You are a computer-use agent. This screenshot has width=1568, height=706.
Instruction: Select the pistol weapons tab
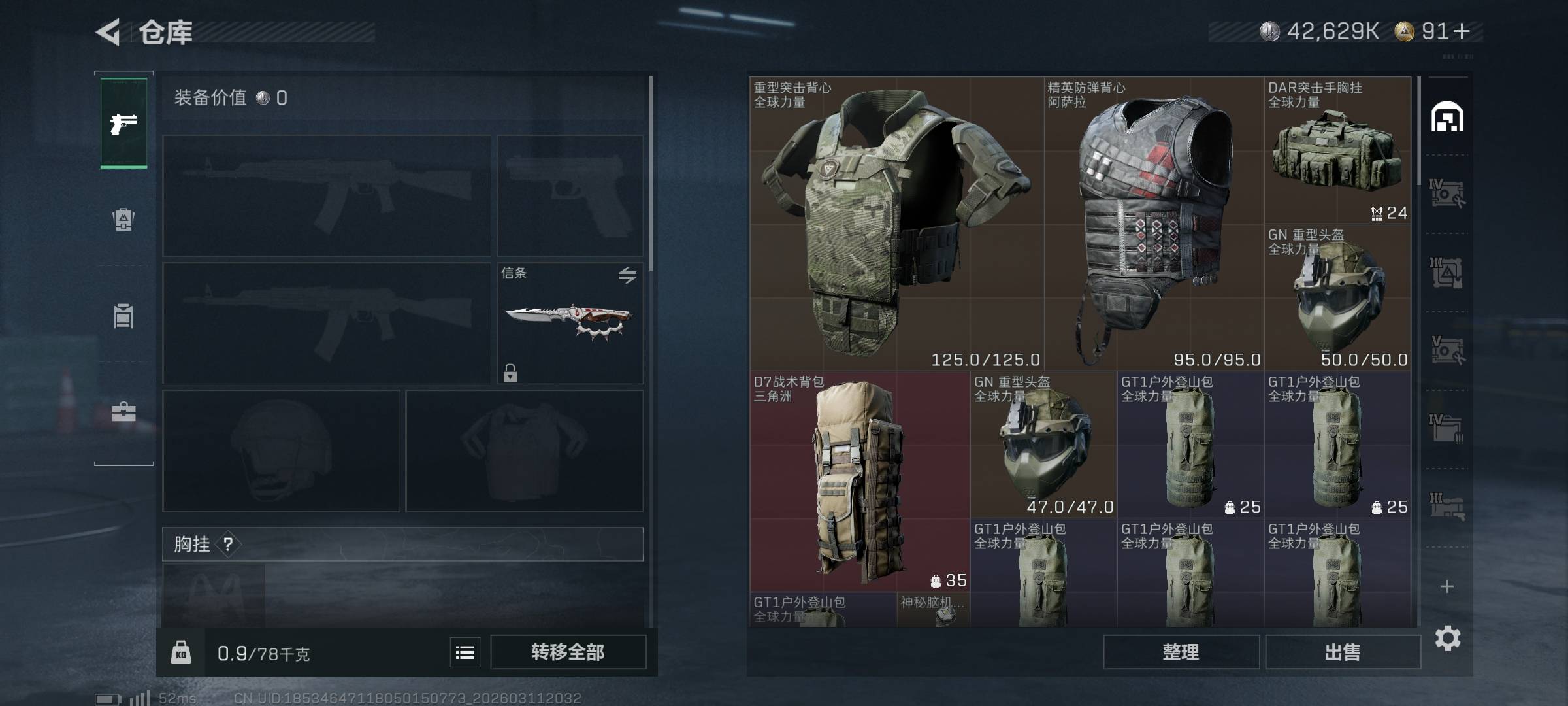click(x=123, y=123)
